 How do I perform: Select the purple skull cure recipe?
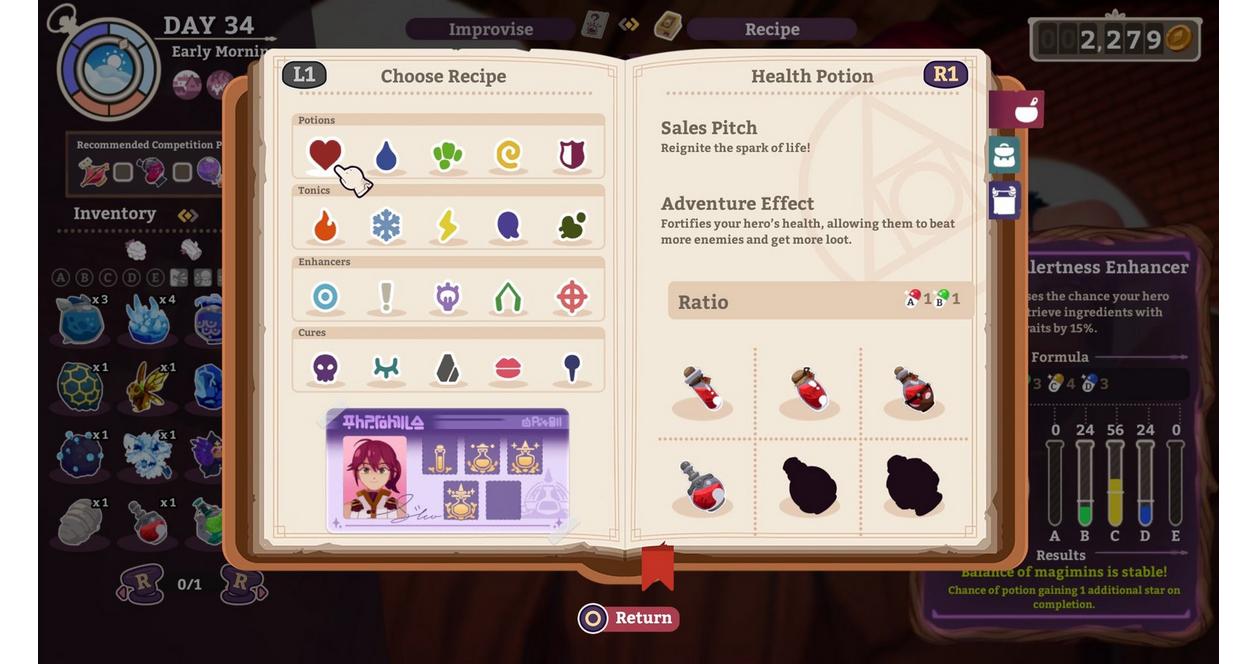325,368
